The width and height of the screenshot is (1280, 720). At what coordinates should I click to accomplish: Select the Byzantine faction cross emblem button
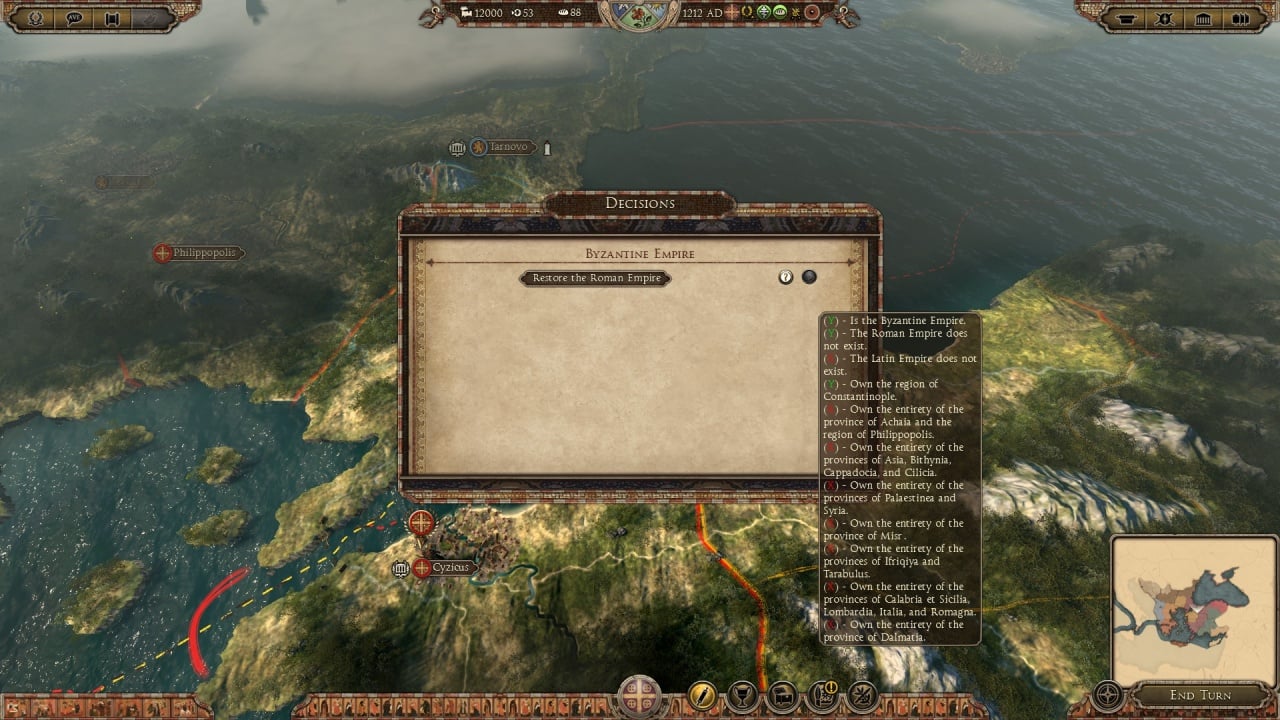point(640,696)
